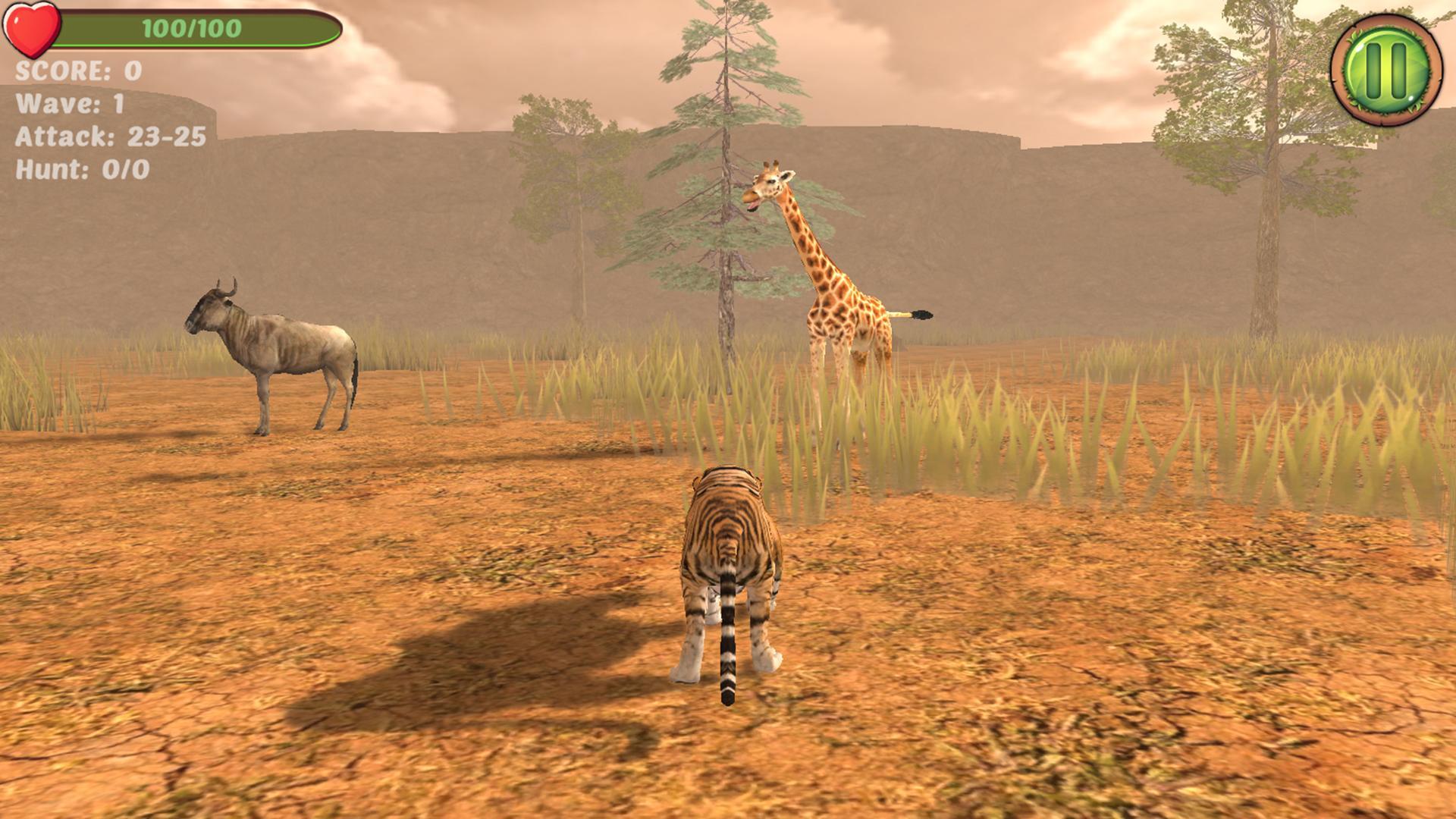Image resolution: width=1456 pixels, height=819 pixels.
Task: Tap the heart to toggle health display
Action: pos(32,30)
